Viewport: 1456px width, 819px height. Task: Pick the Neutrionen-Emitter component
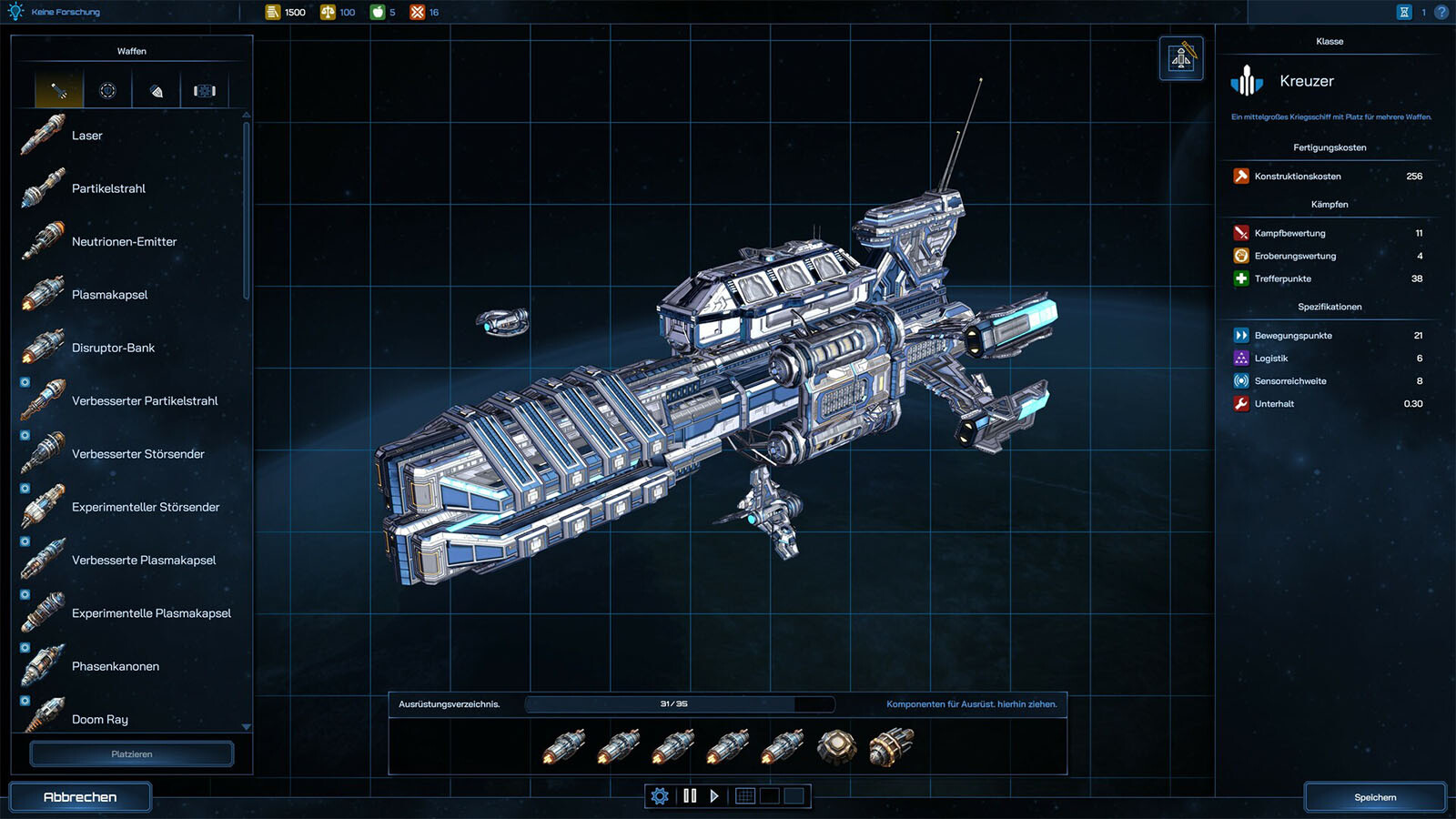124,242
